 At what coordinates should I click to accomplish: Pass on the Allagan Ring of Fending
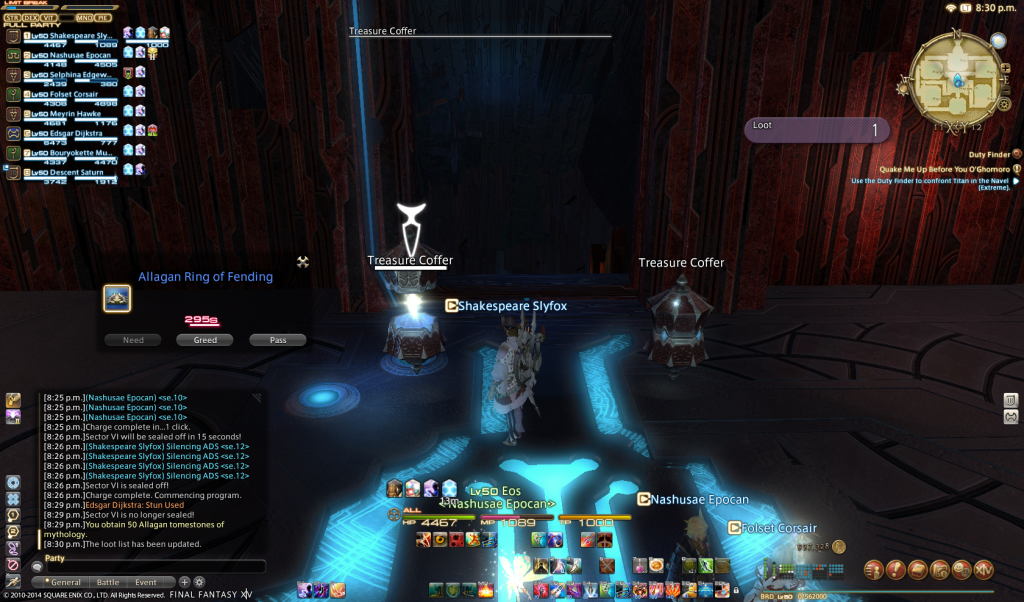coord(278,340)
